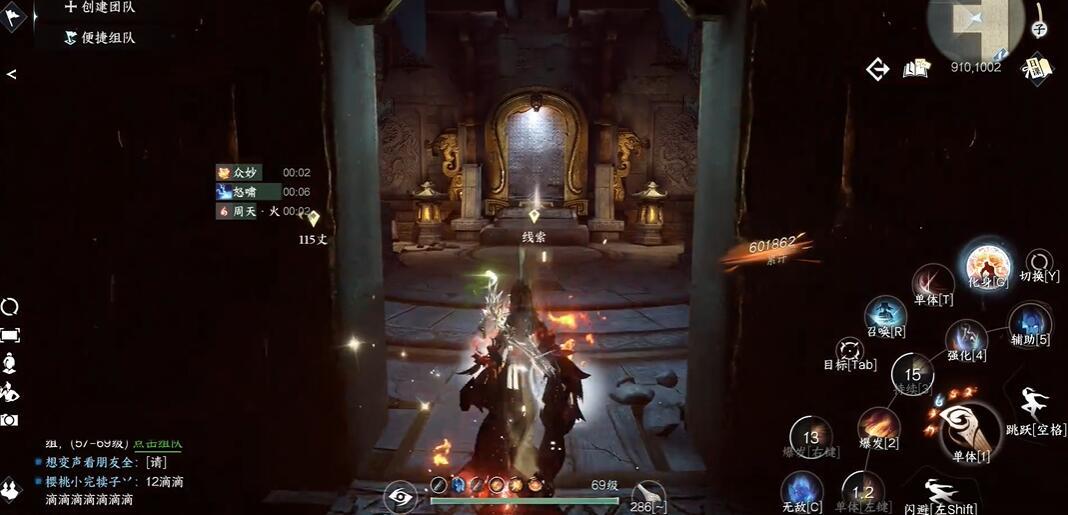This screenshot has height=515, width=1068.
Task: Click the camera screenshot icon
Action: [10, 420]
